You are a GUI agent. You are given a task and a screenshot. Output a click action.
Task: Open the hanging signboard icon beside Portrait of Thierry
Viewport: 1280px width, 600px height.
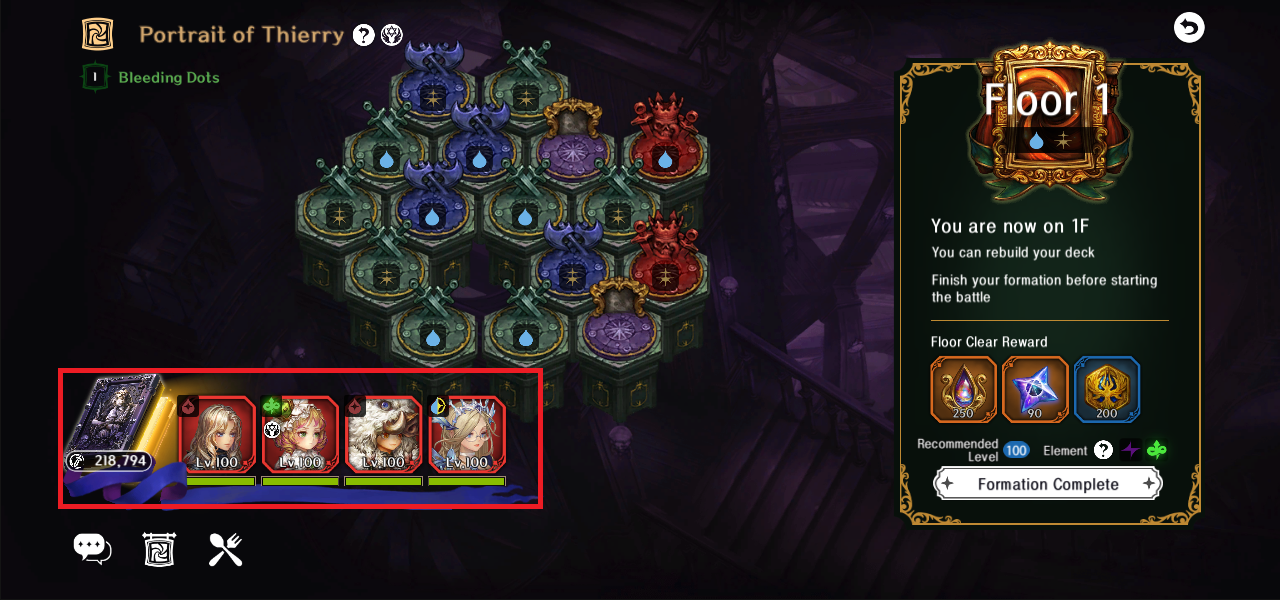coord(97,34)
